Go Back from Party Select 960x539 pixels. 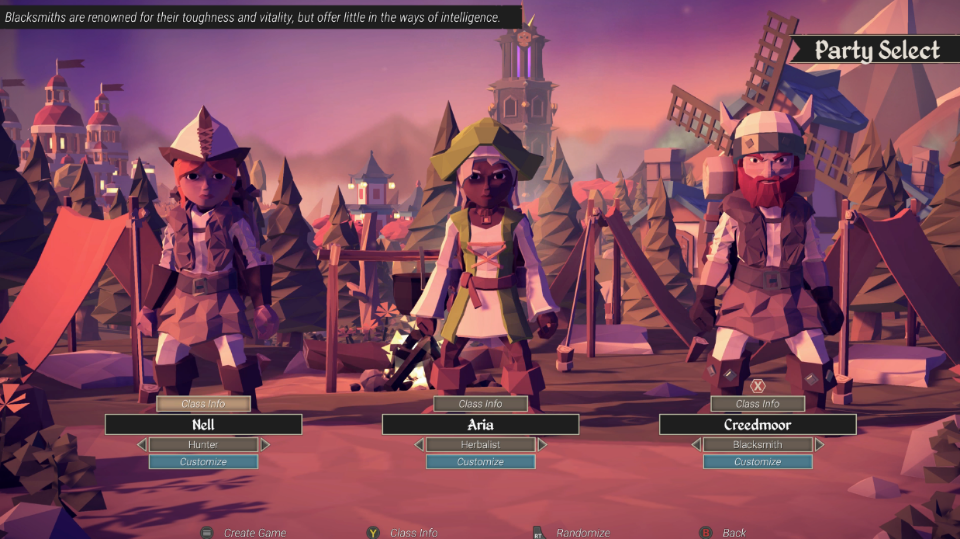(733, 533)
